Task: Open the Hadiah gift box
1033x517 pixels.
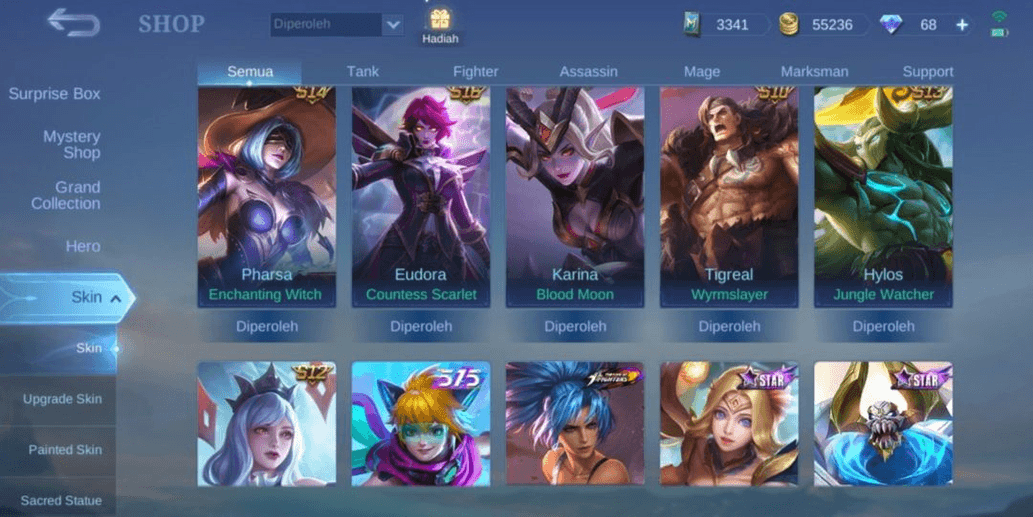Action: [x=440, y=26]
